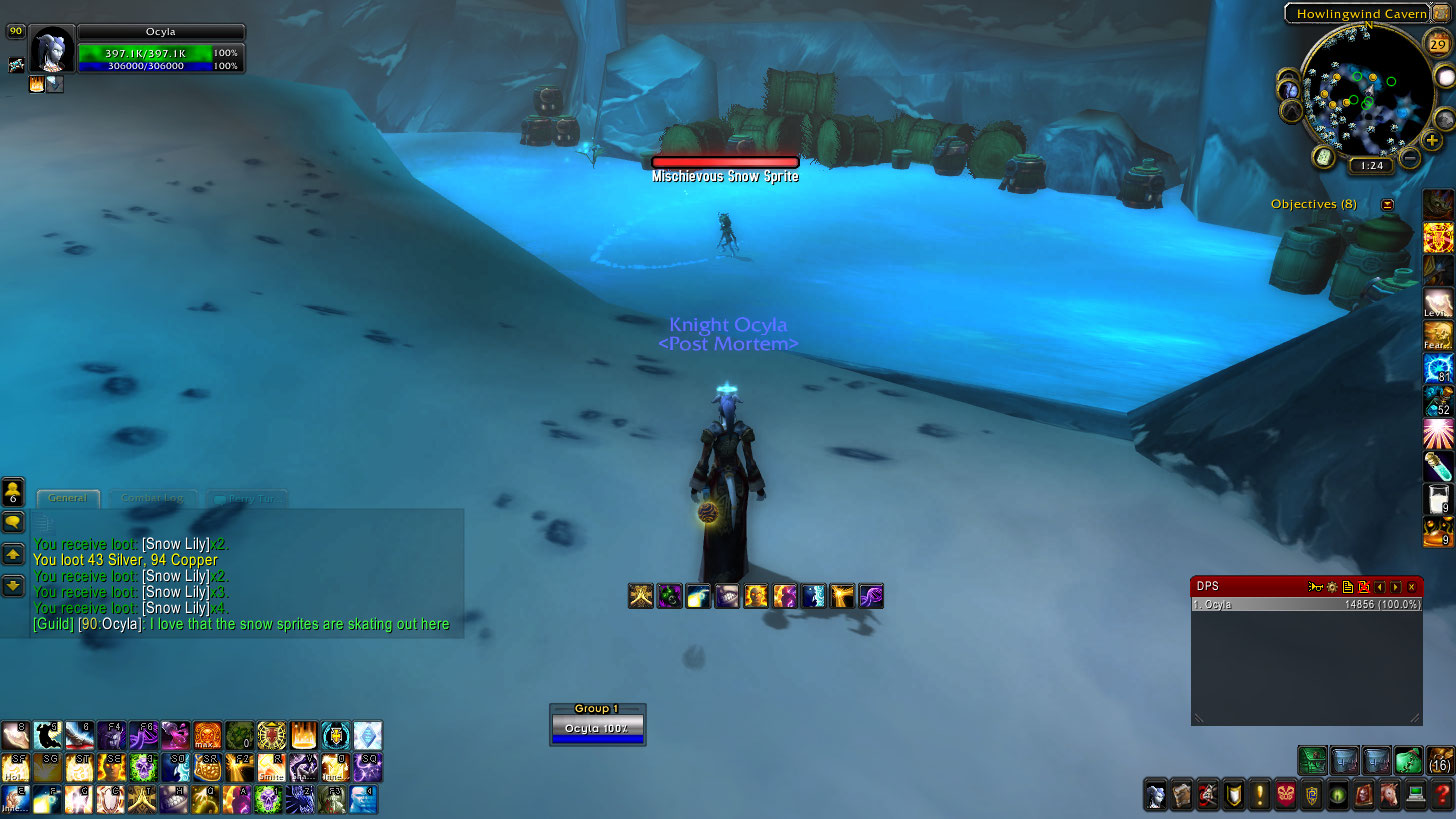The width and height of the screenshot is (1456, 819).
Task: Select the Mischievous Snow Sprite nameplate
Action: click(725, 162)
